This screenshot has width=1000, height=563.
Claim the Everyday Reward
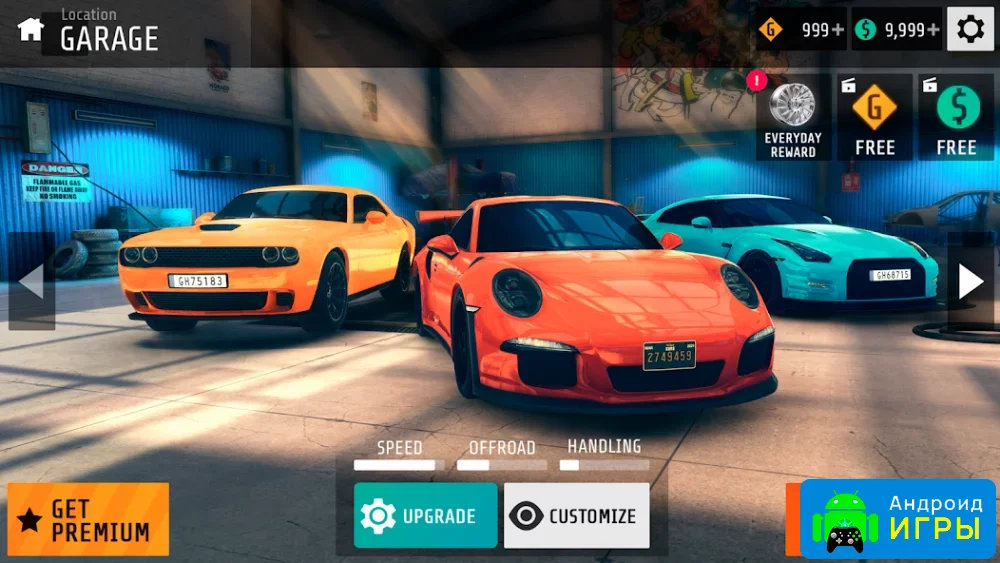pyautogui.click(x=793, y=118)
